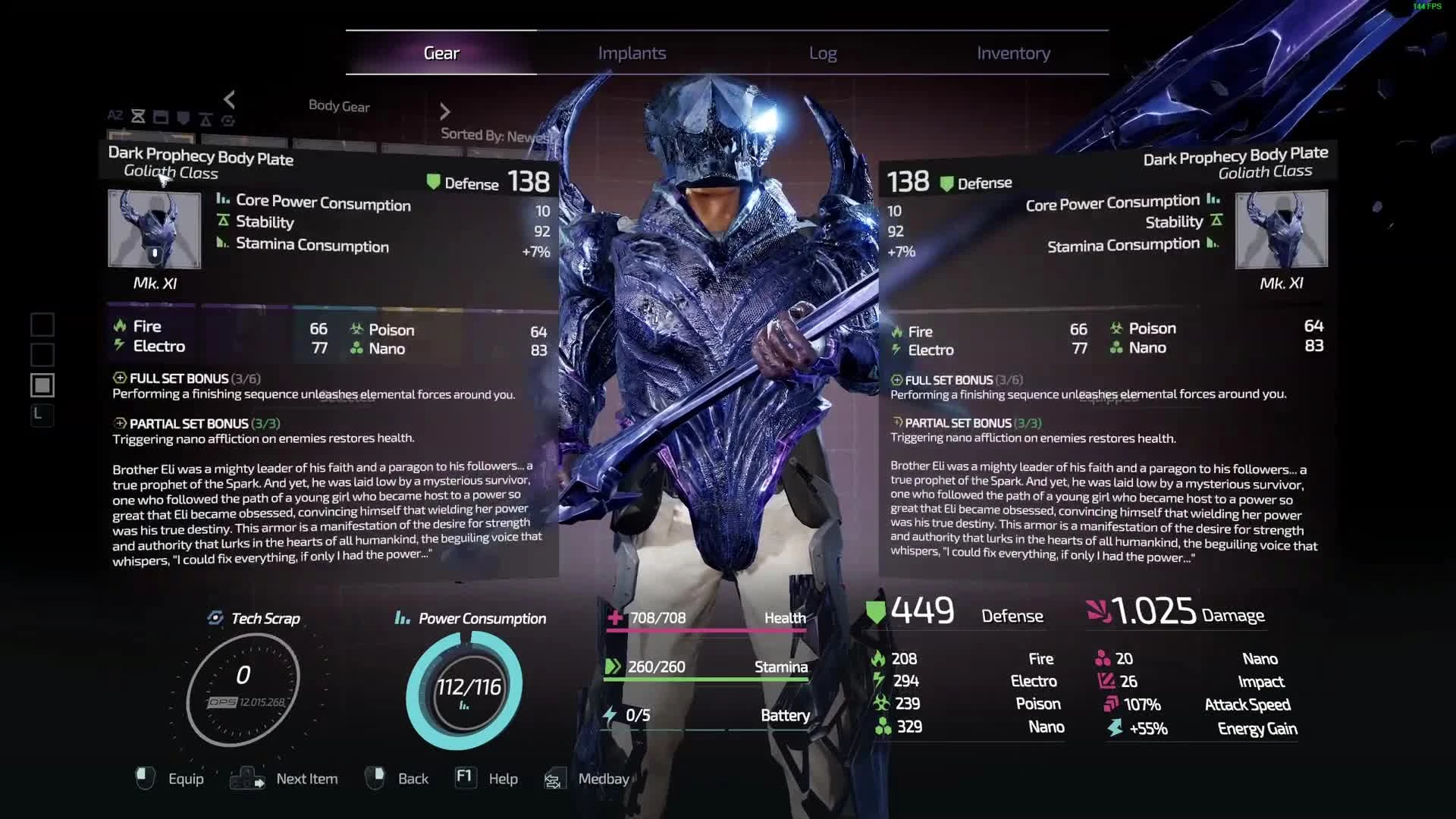Switch to the Implants tab
The height and width of the screenshot is (819, 1456).
coord(632,53)
